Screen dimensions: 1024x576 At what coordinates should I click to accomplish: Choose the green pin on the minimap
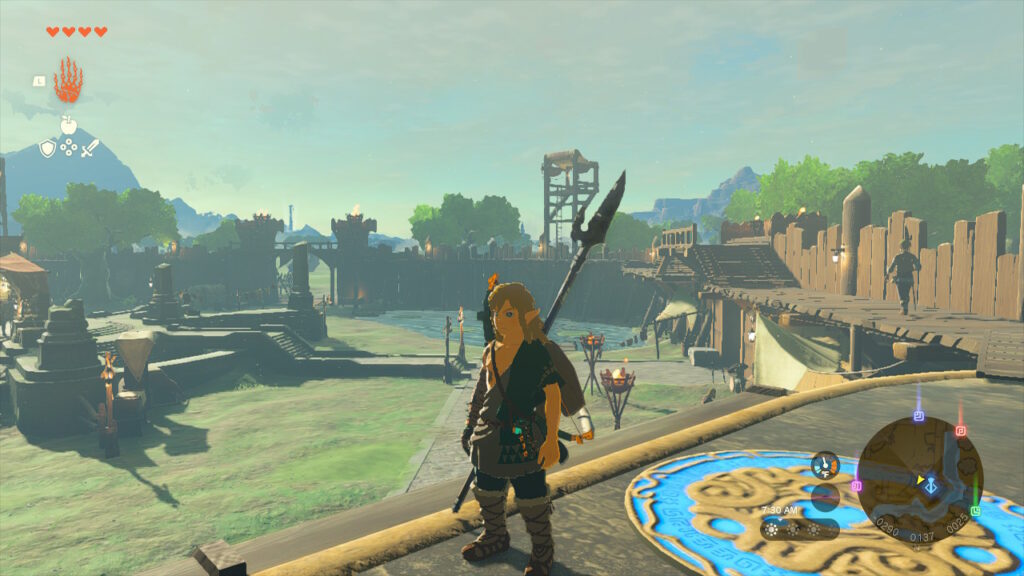coord(975,510)
